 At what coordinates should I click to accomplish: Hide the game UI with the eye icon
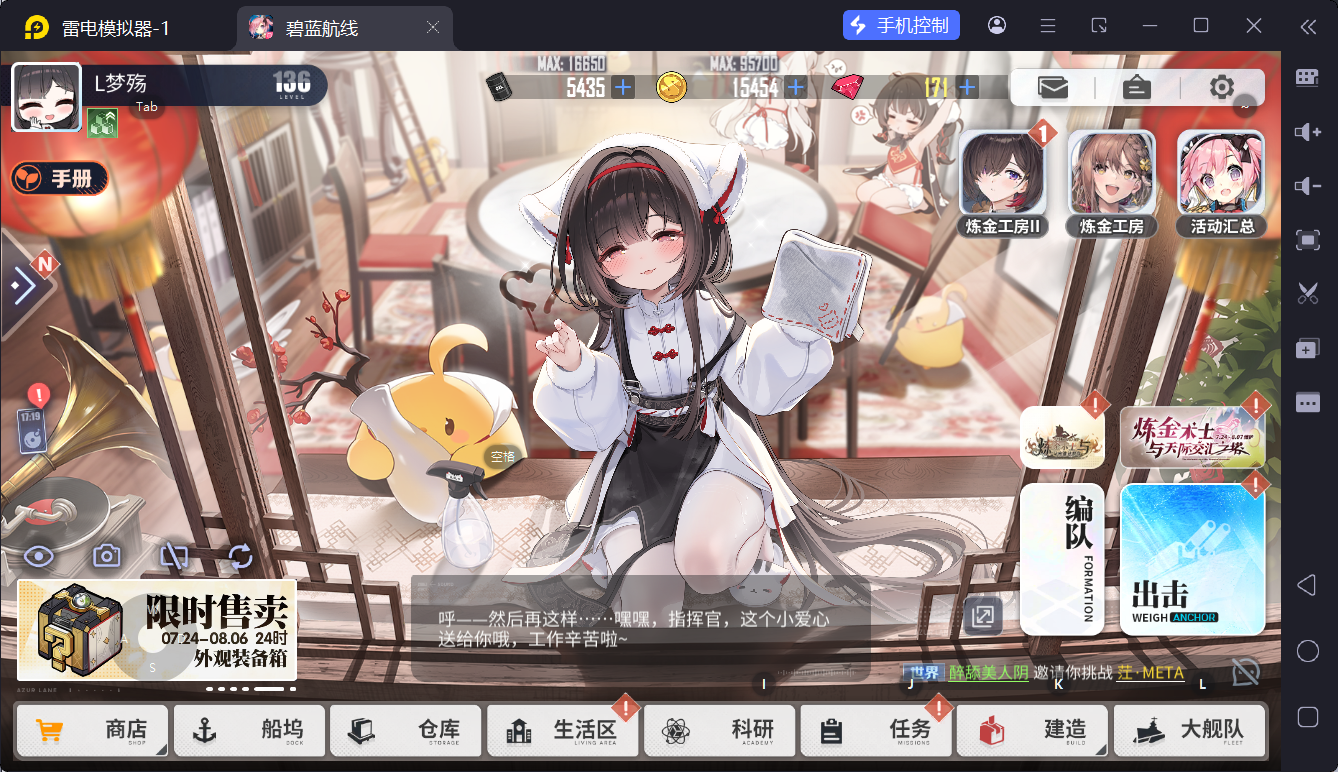pos(38,555)
